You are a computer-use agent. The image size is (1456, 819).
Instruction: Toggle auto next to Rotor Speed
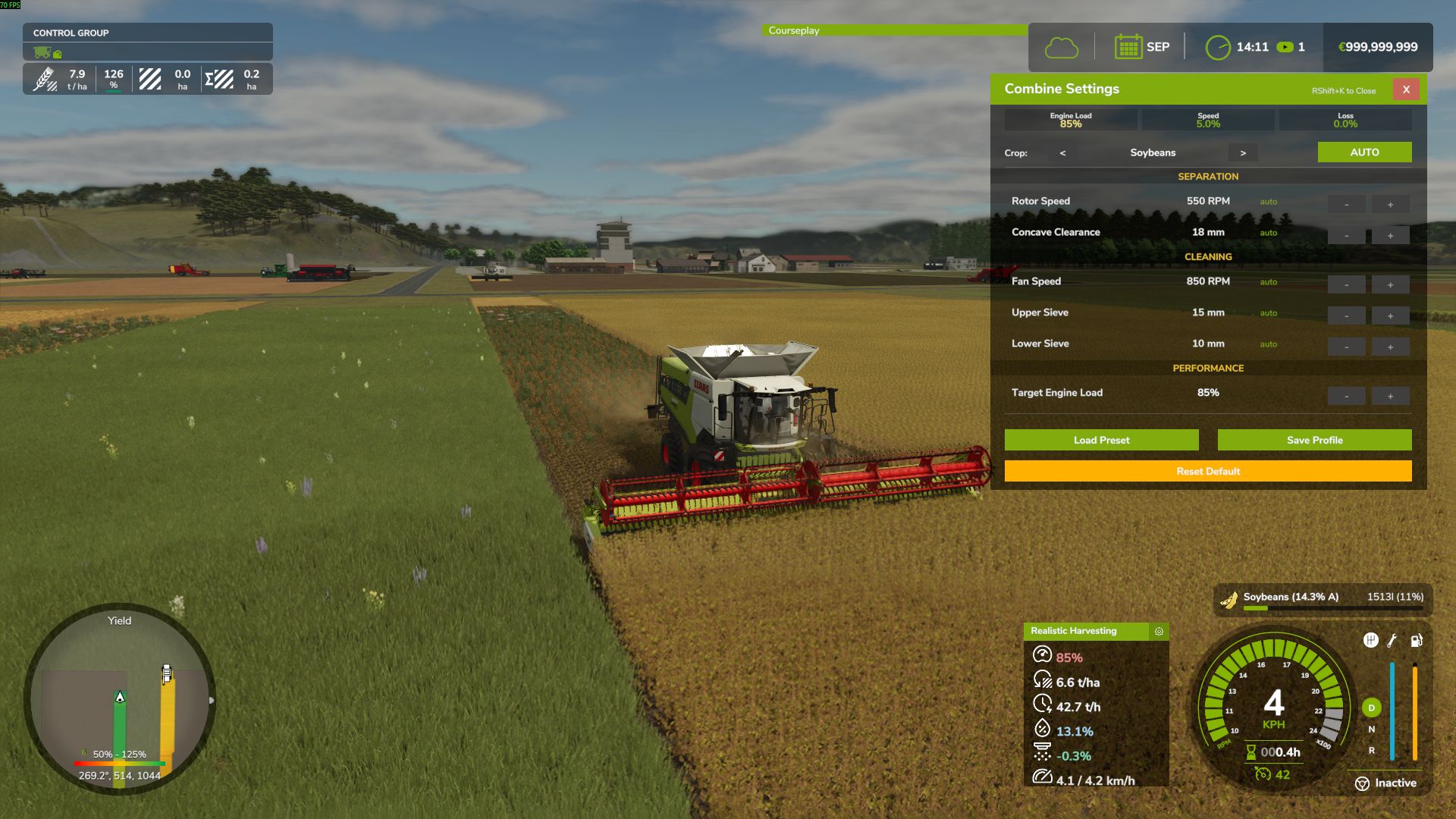pyautogui.click(x=1268, y=202)
